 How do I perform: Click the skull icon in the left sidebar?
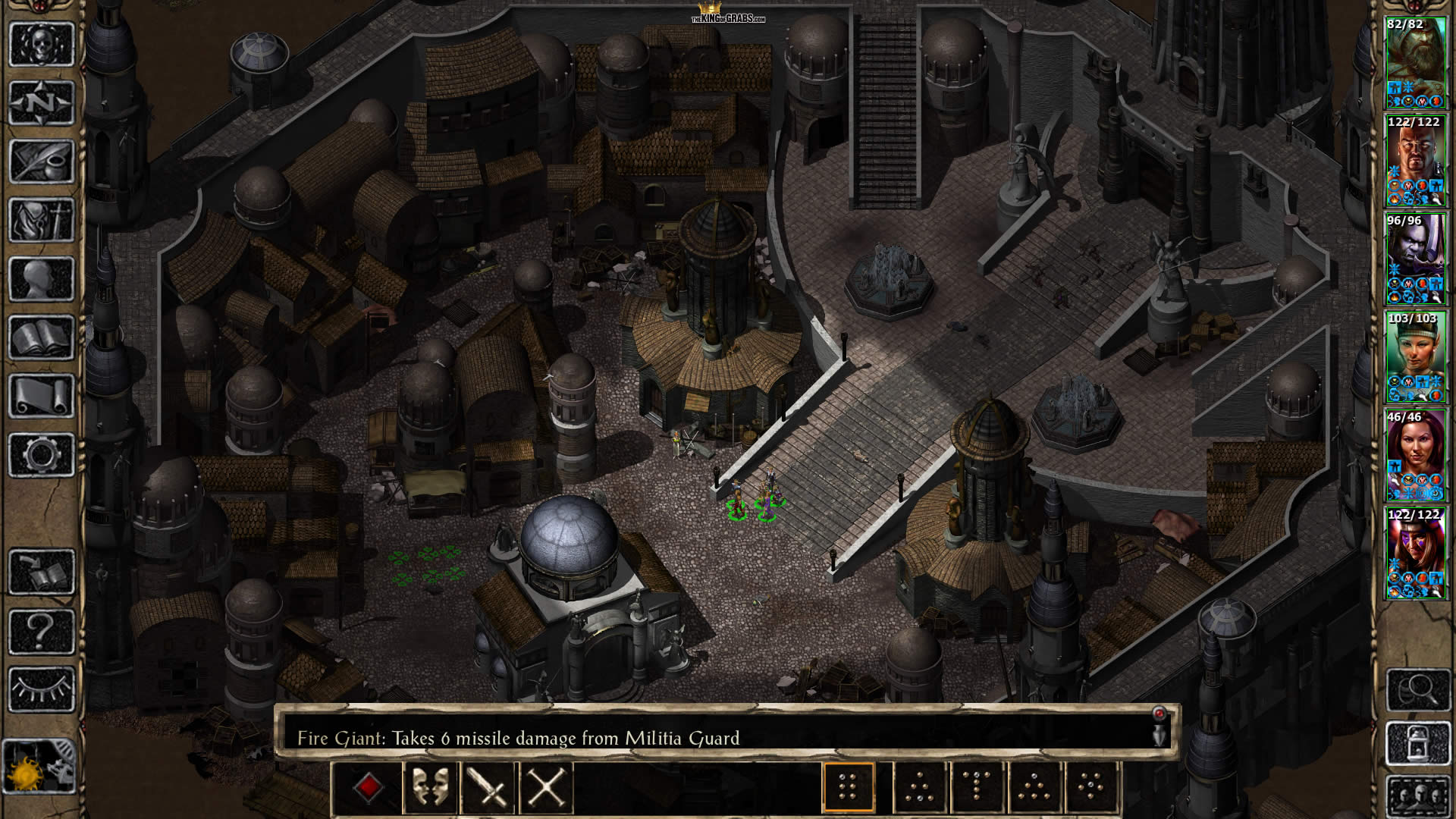[x=41, y=44]
